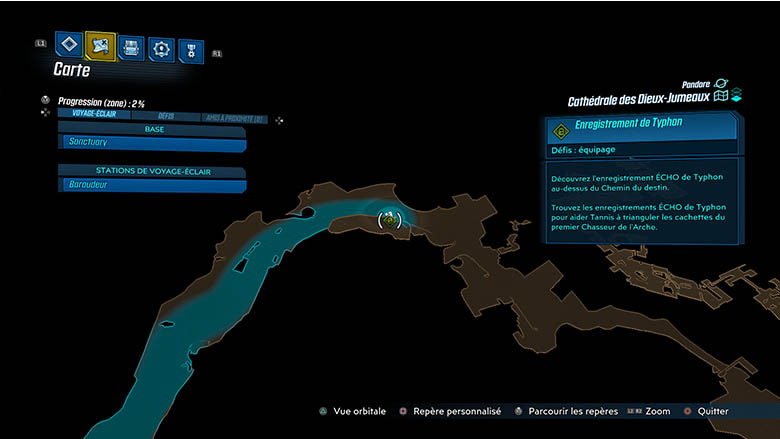Click the Typhon log marker on the map
The height and width of the screenshot is (439, 780).
tap(389, 219)
